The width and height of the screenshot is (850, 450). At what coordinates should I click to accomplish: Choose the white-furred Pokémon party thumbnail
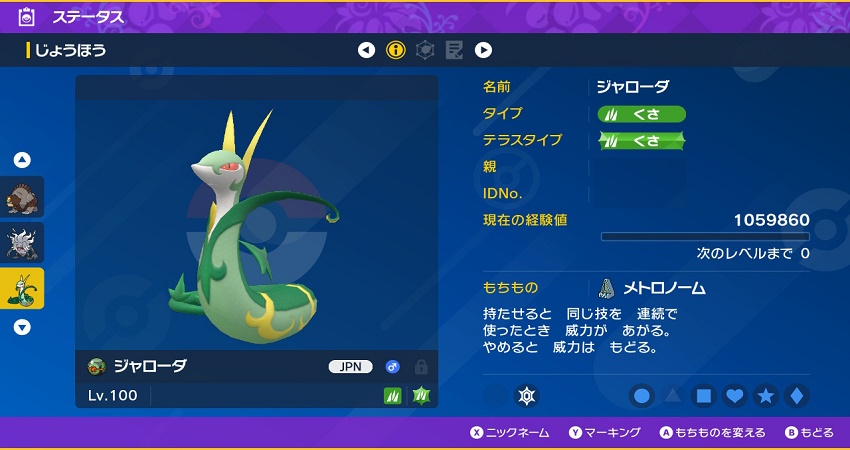[x=23, y=243]
